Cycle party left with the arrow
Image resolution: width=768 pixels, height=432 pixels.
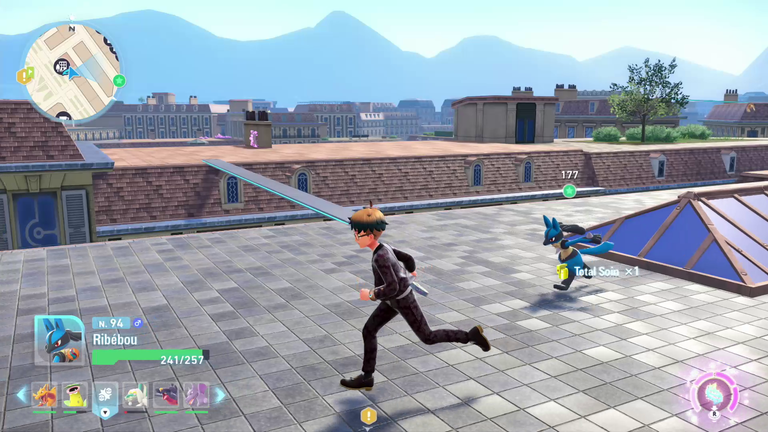21,395
